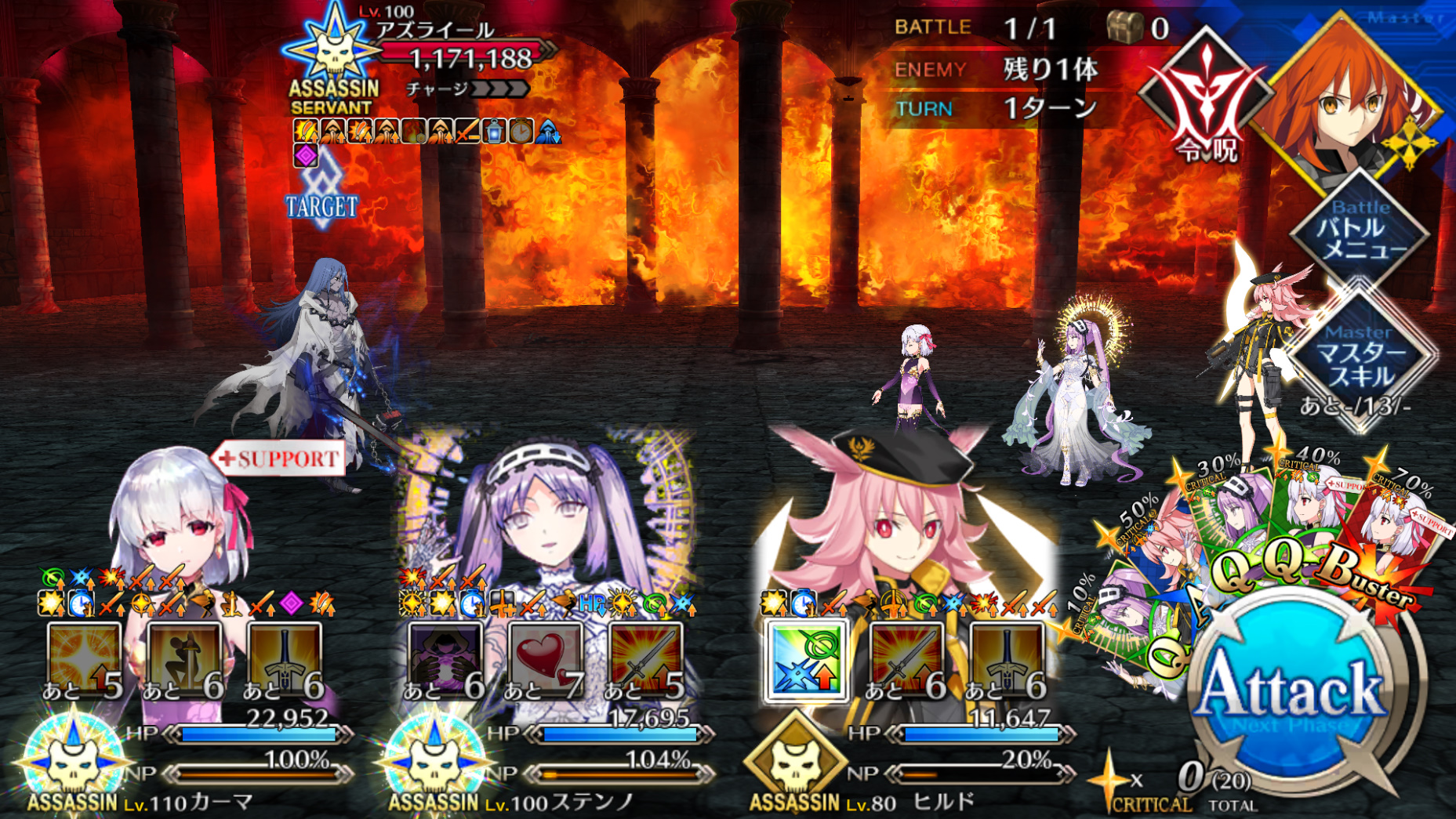Viewport: 1456px width, 819px height.
Task: Inspect the enemy's buff icon row
Action: pos(426,131)
